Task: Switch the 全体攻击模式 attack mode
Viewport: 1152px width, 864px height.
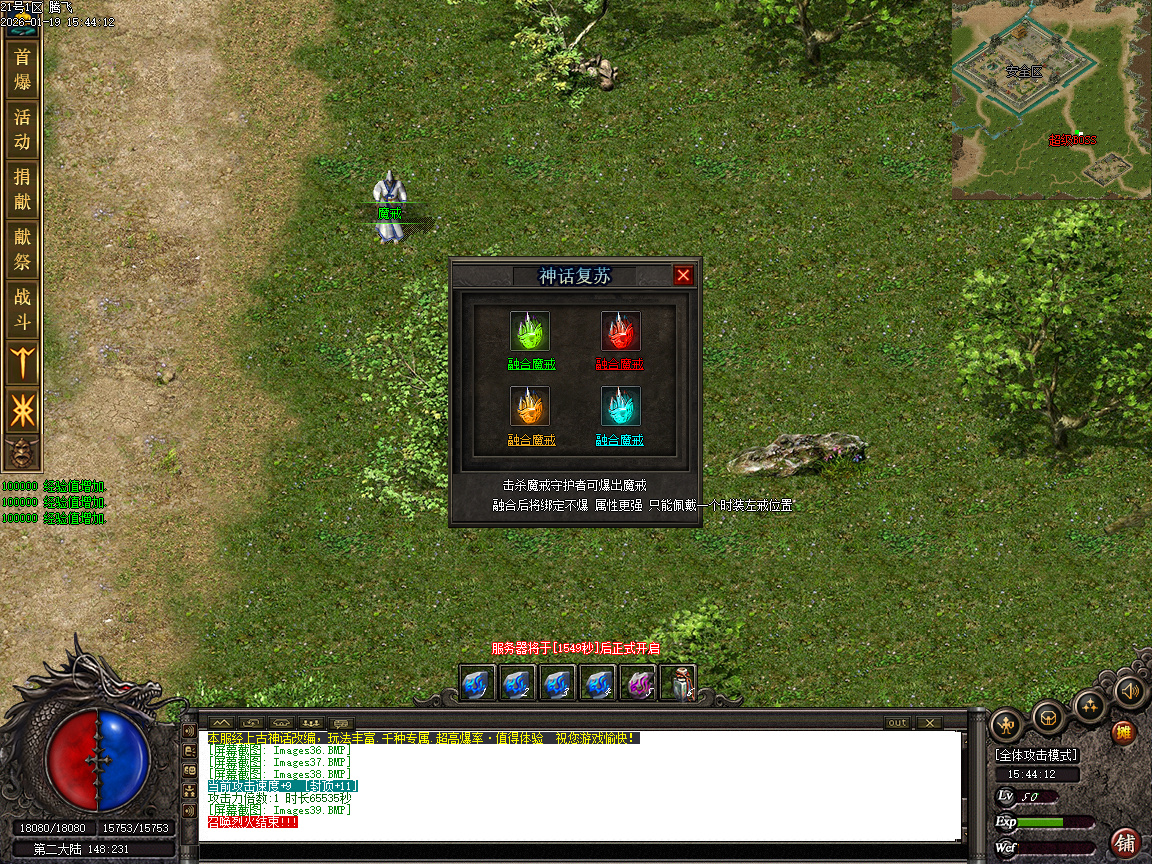Action: (x=1035, y=755)
